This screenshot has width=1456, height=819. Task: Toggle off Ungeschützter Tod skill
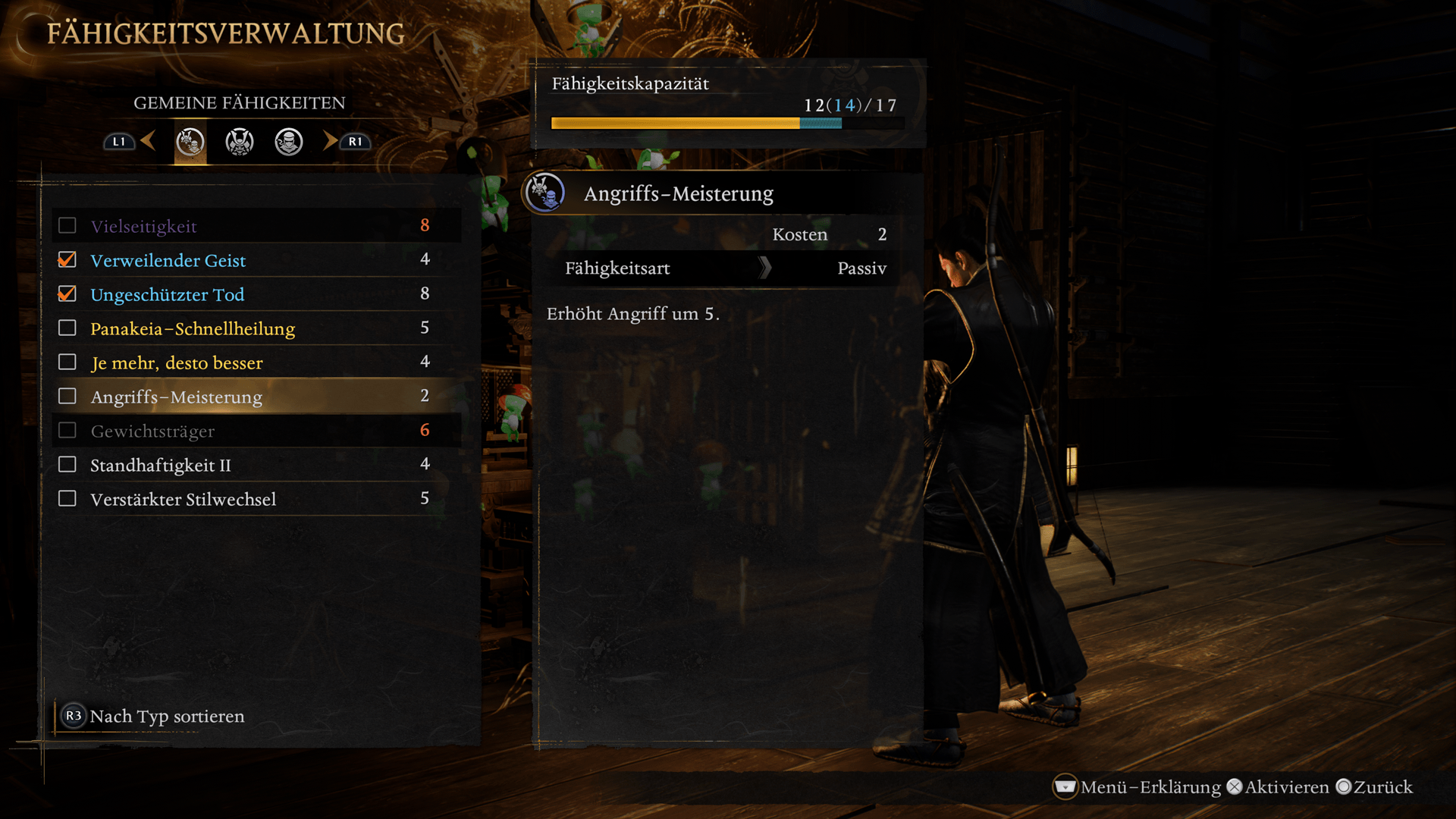[67, 294]
